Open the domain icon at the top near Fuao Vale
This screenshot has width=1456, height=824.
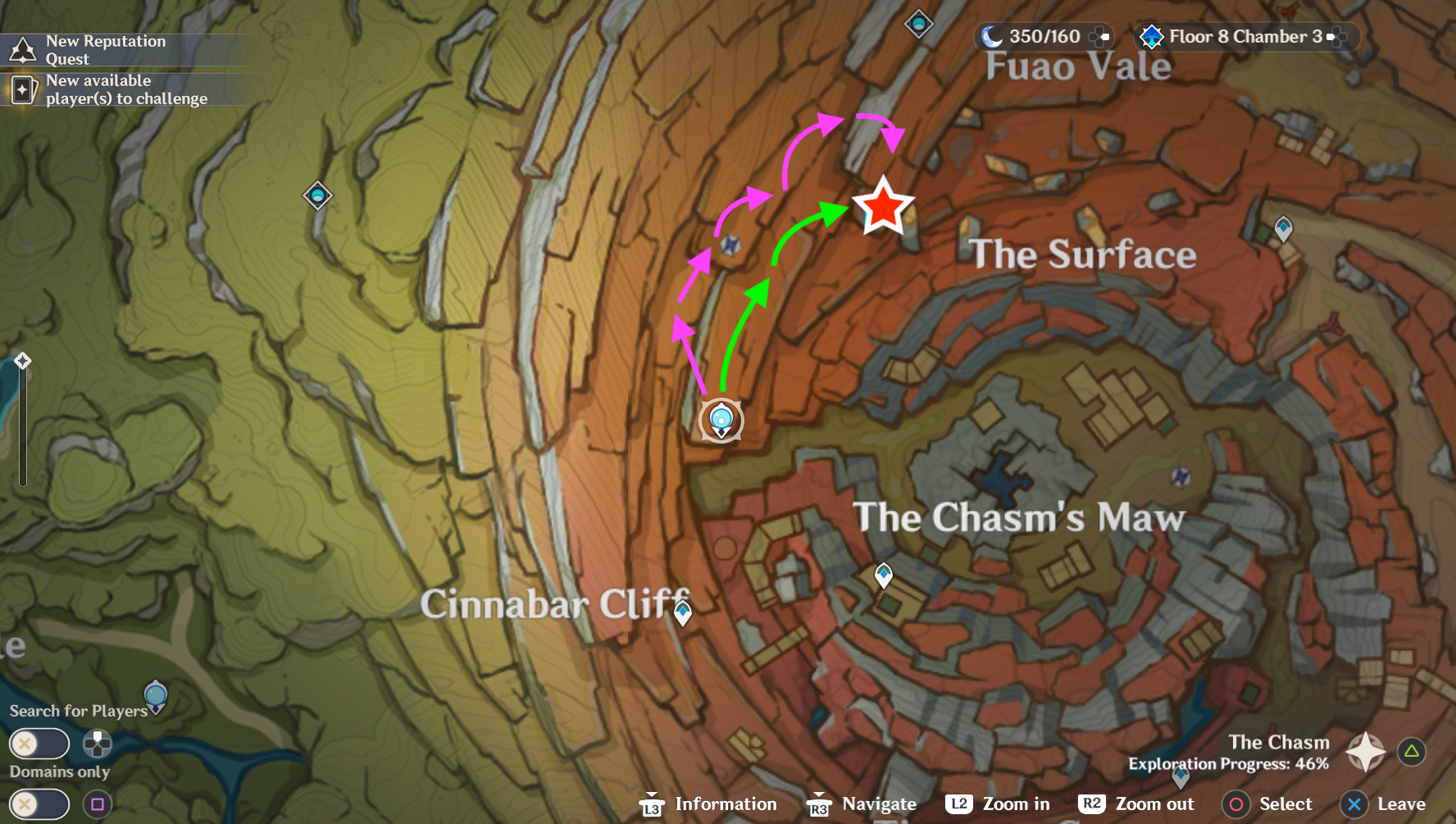pos(917,25)
